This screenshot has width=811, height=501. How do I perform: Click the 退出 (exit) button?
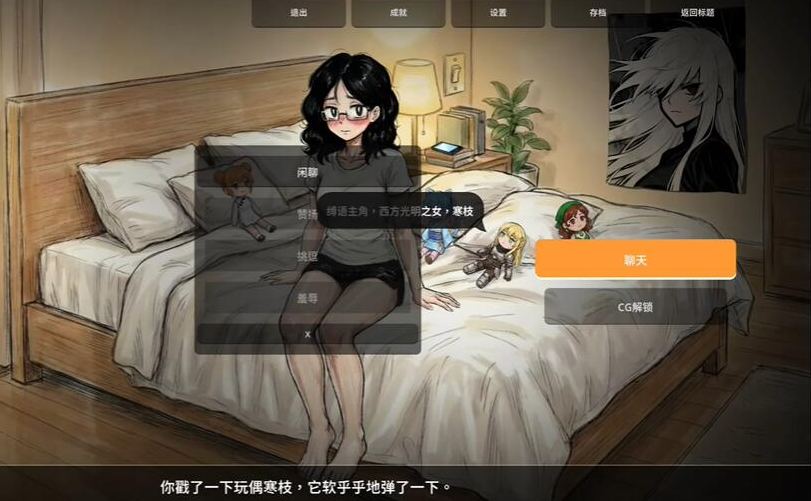[298, 13]
